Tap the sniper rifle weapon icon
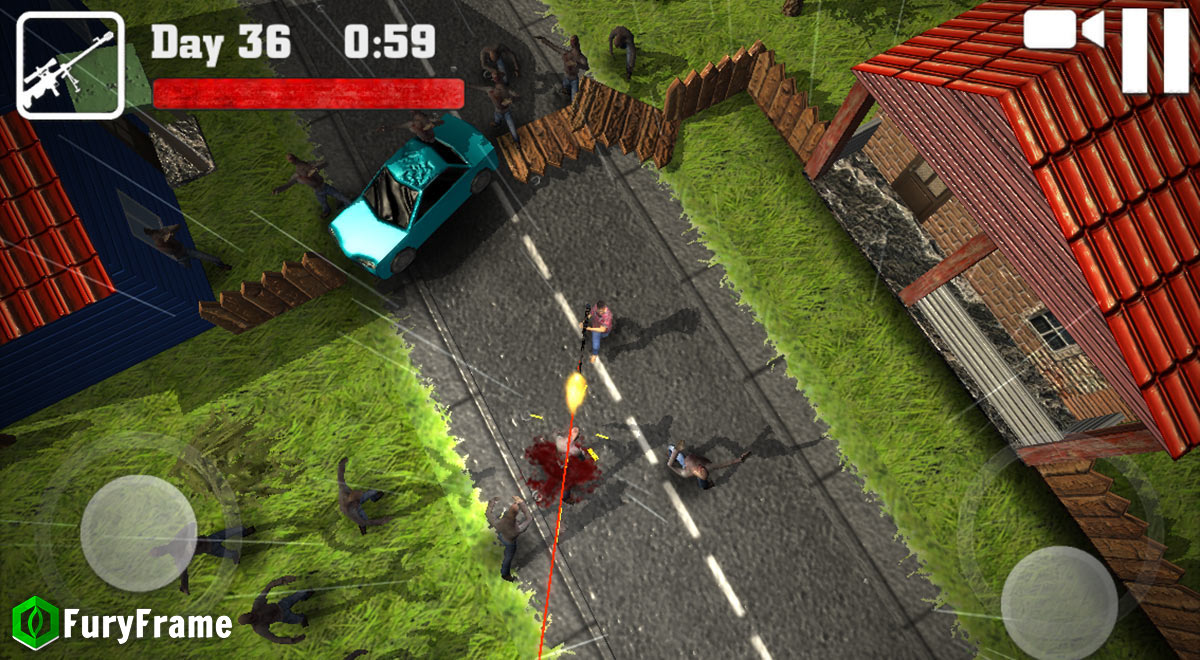This screenshot has width=1200, height=660. pos(69,65)
